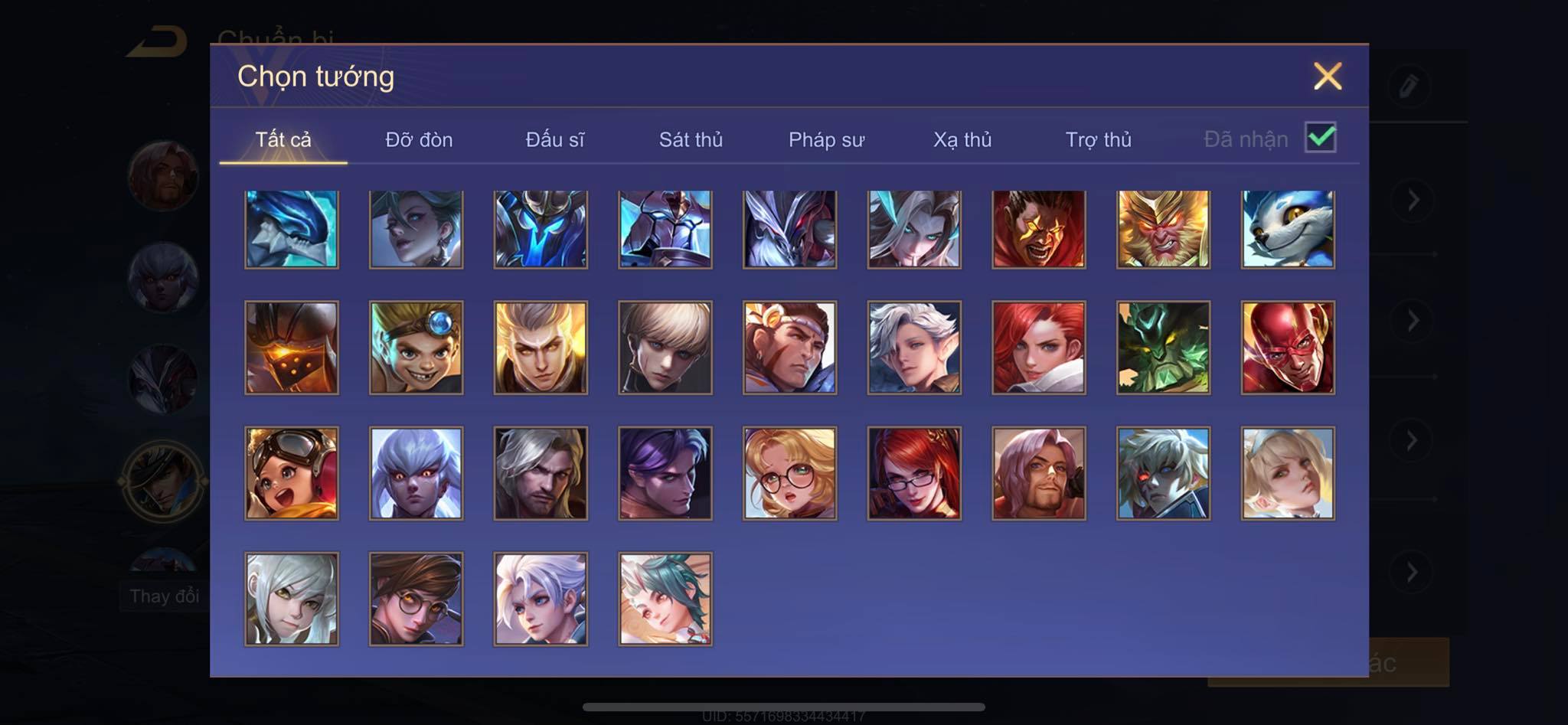Select the angry red-caped brawler hero
The image size is (1568, 725).
point(1038,229)
